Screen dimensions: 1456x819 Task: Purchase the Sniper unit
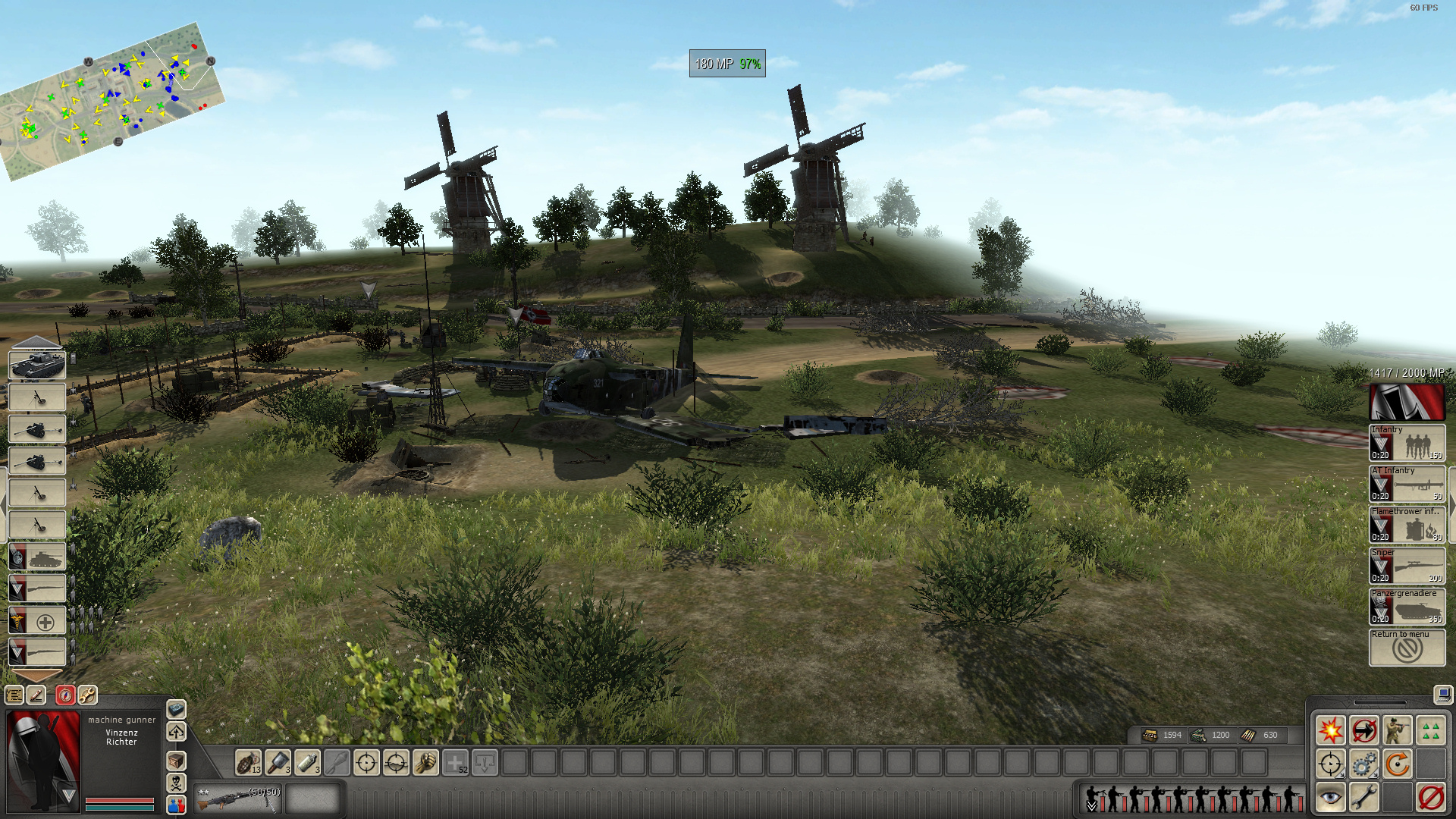pyautogui.click(x=1407, y=566)
